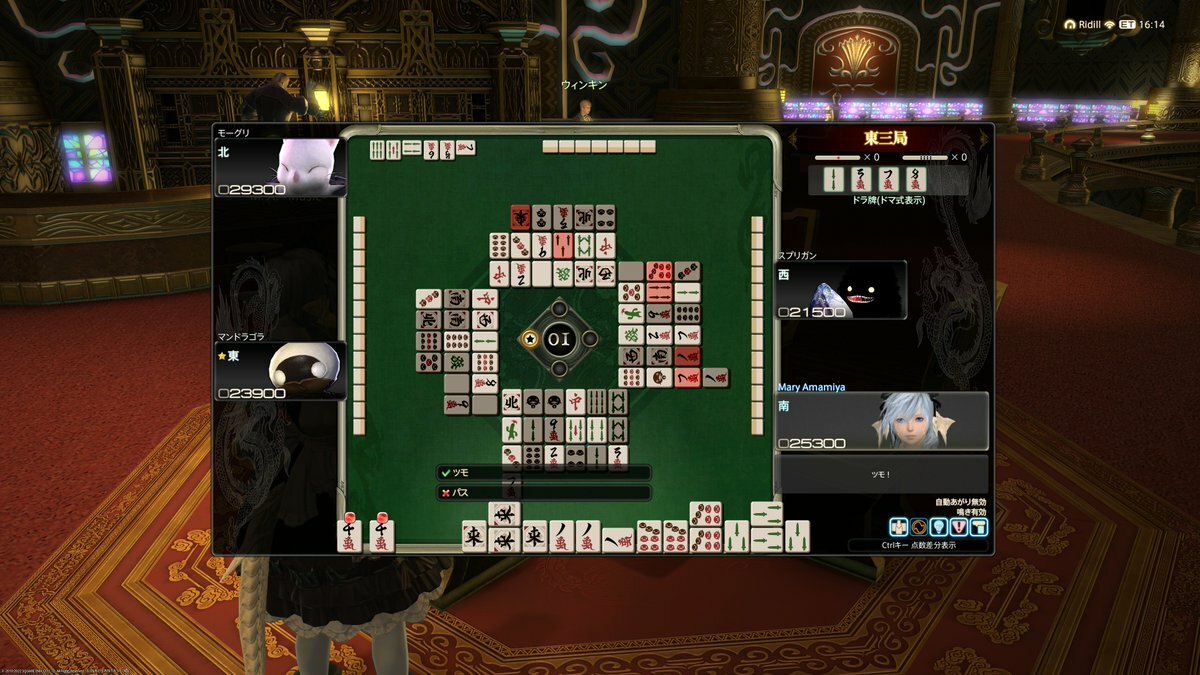Toggle the orange circular arrows icon
The width and height of the screenshot is (1200, 675).
click(x=917, y=527)
